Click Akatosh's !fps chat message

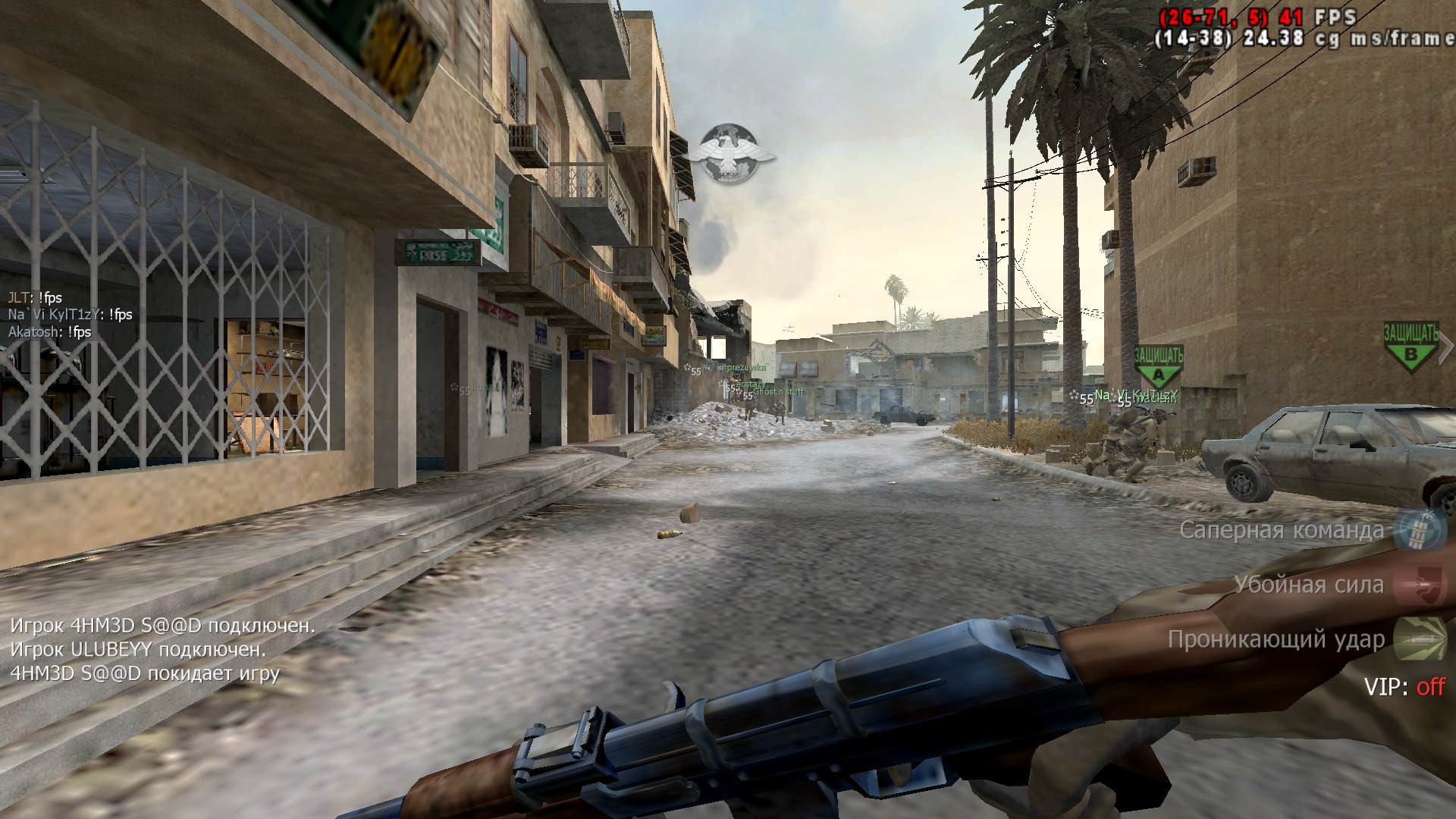coord(50,332)
